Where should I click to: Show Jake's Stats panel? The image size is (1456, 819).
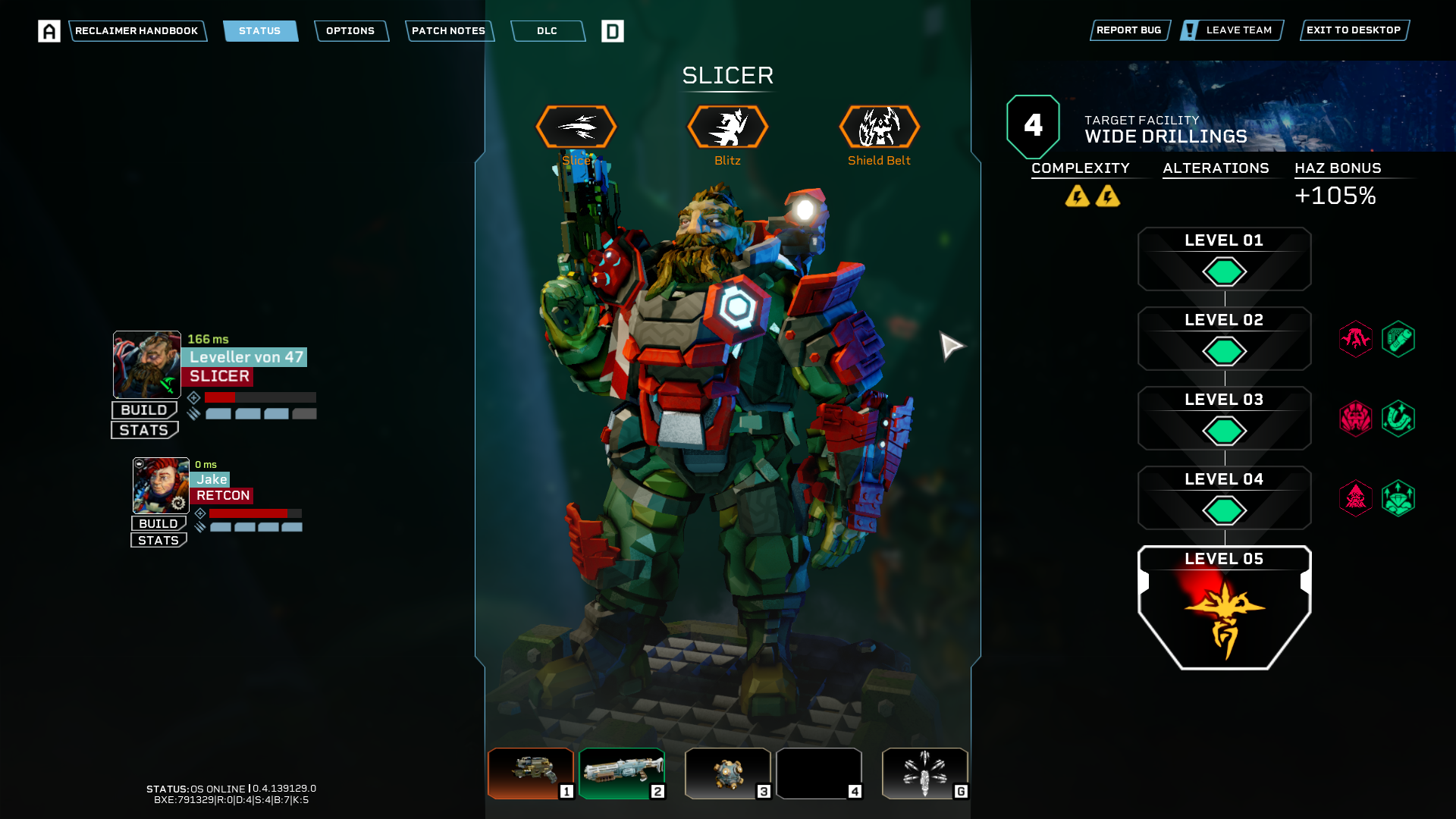(x=158, y=540)
